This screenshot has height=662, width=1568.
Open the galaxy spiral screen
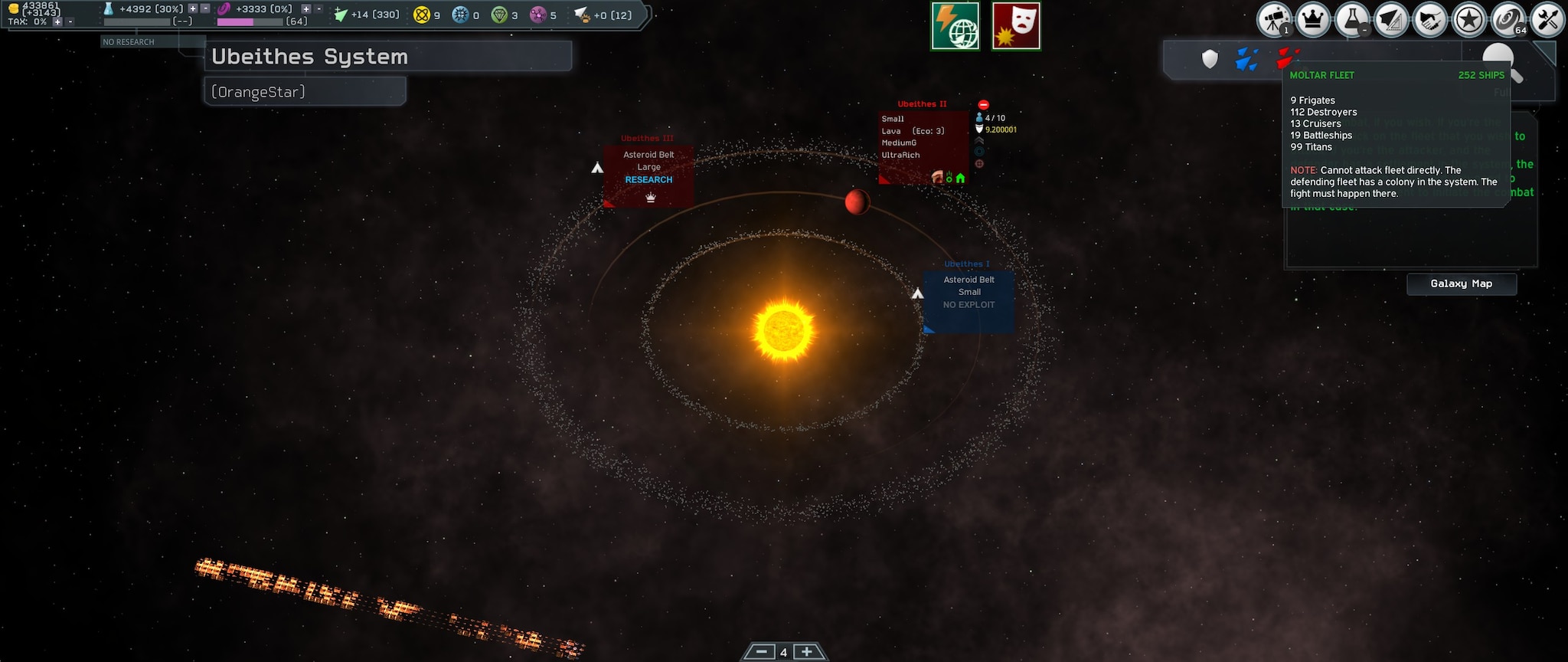pos(1508,20)
